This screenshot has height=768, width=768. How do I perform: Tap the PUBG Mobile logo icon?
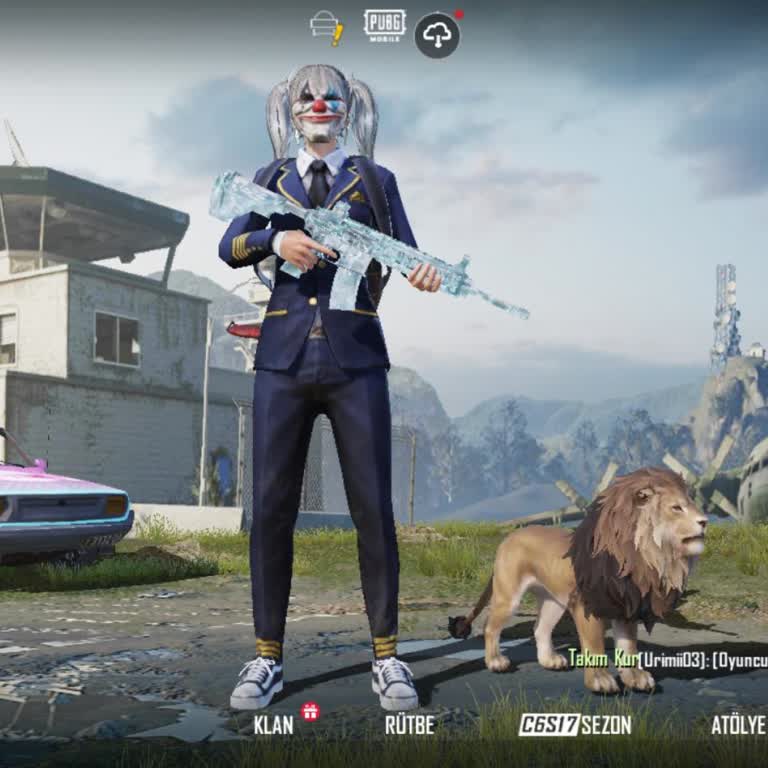pyautogui.click(x=385, y=26)
